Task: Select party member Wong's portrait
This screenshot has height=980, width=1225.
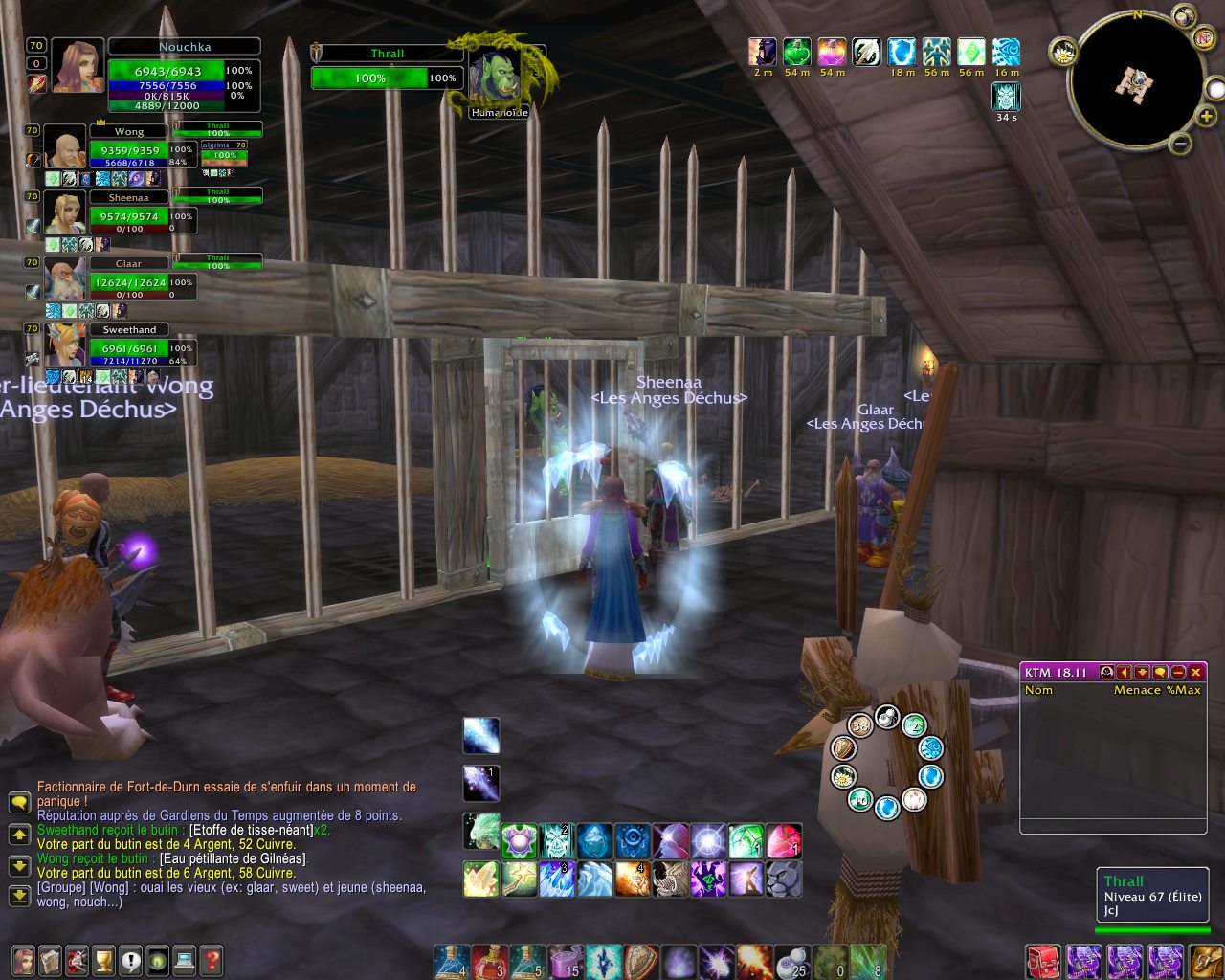Action: click(65, 147)
